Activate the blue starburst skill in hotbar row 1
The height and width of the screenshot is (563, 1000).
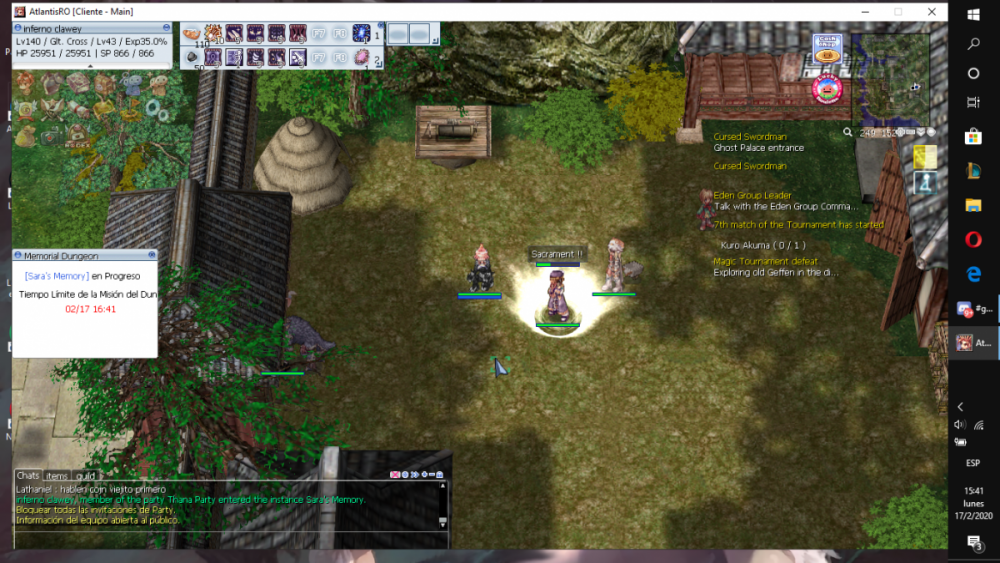click(361, 35)
